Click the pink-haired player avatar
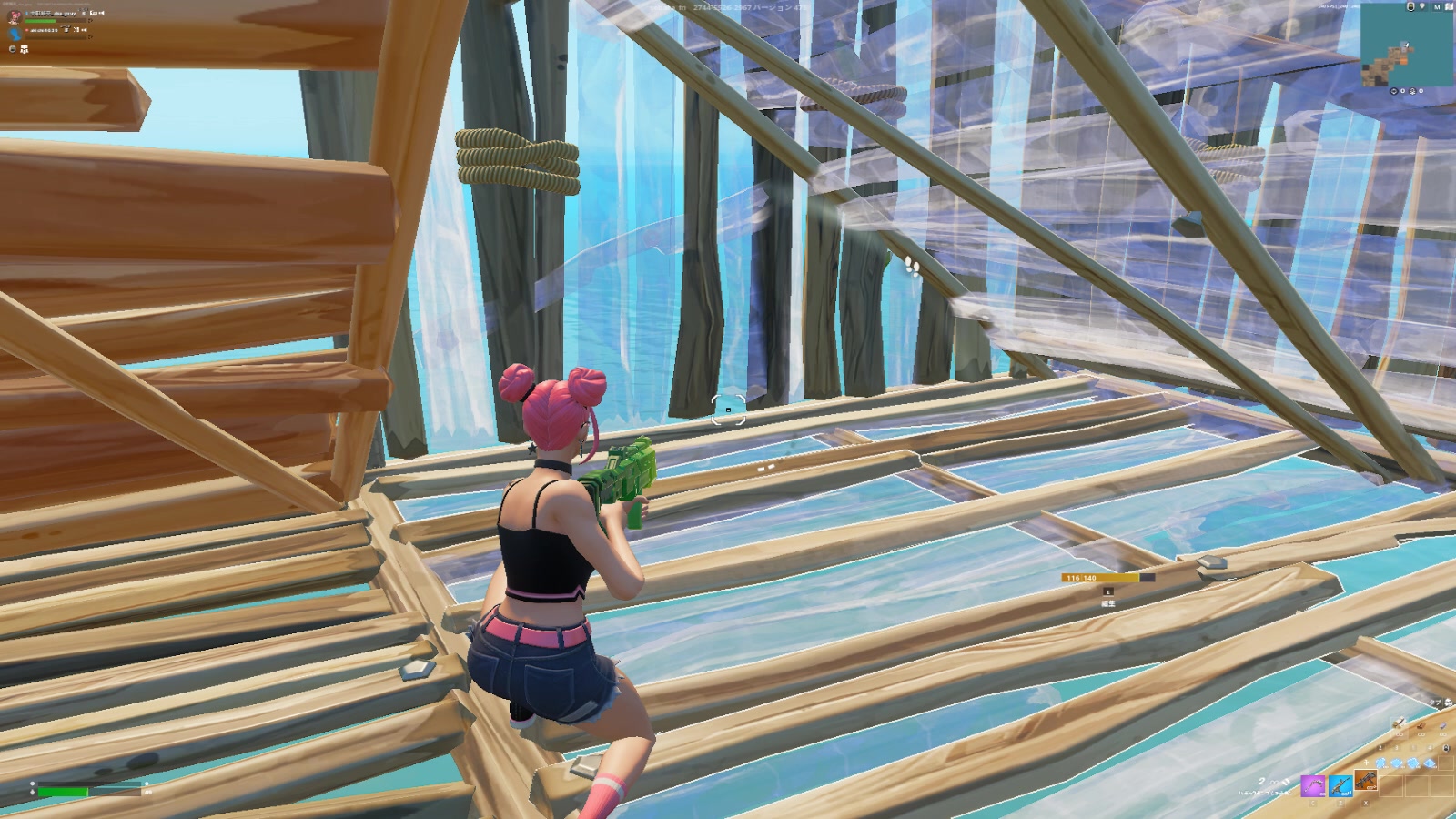The width and height of the screenshot is (1456, 819). [x=15, y=17]
